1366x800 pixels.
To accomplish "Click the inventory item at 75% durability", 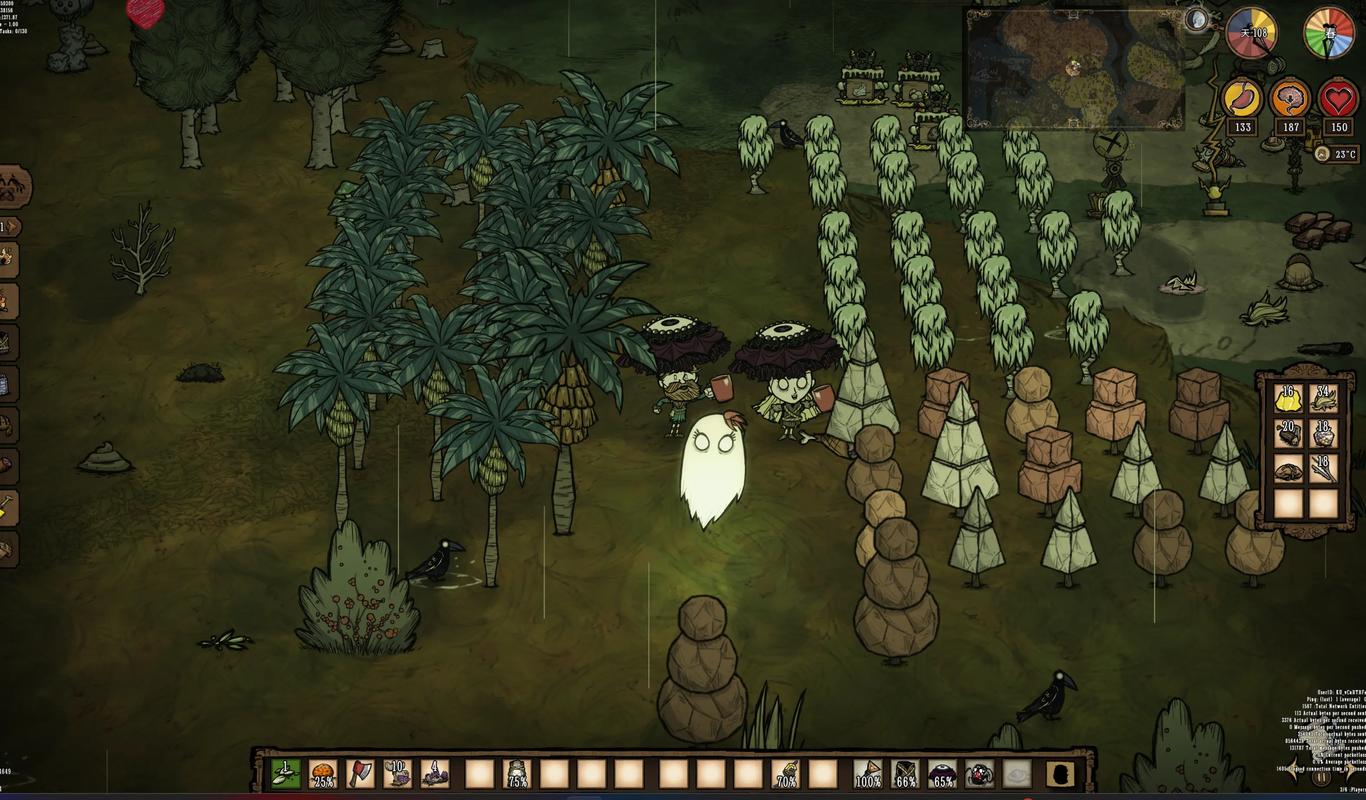I will pyautogui.click(x=517, y=774).
